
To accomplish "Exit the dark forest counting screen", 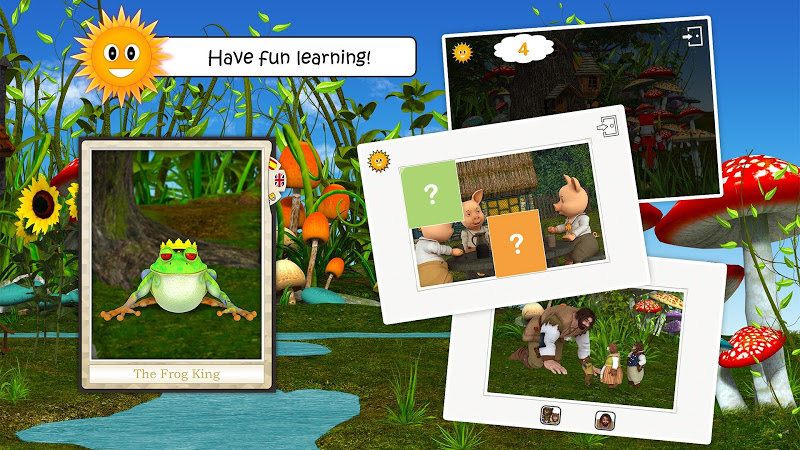I will 692,35.
